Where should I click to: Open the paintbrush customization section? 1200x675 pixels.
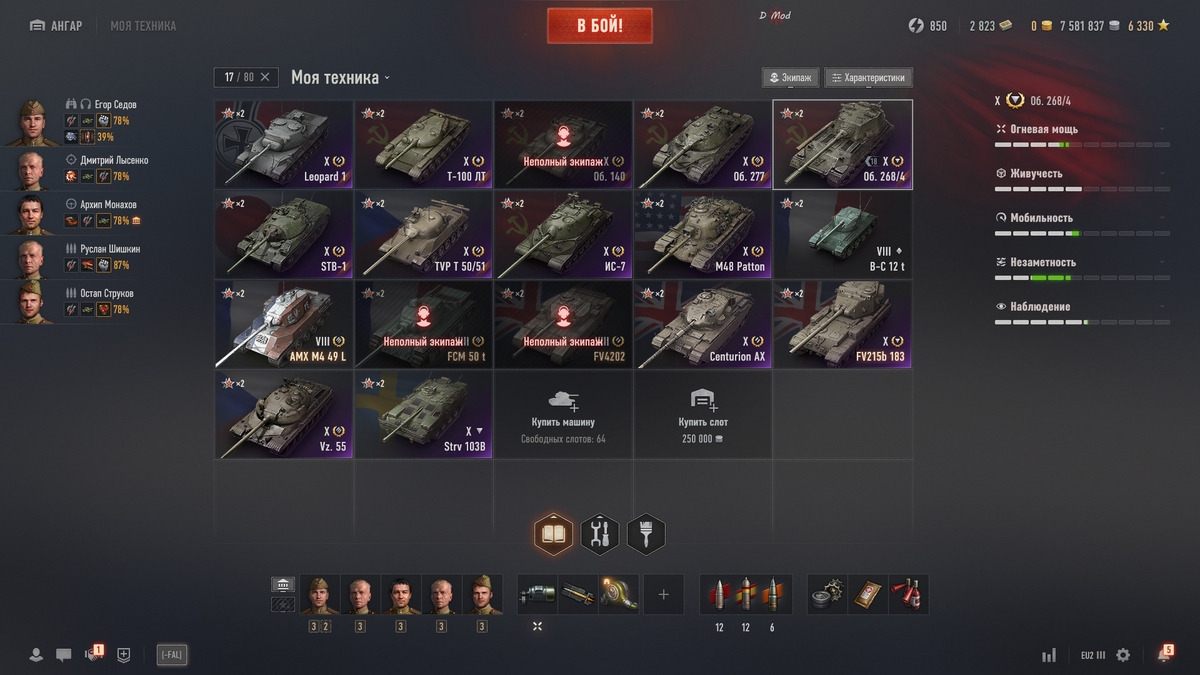[x=646, y=535]
